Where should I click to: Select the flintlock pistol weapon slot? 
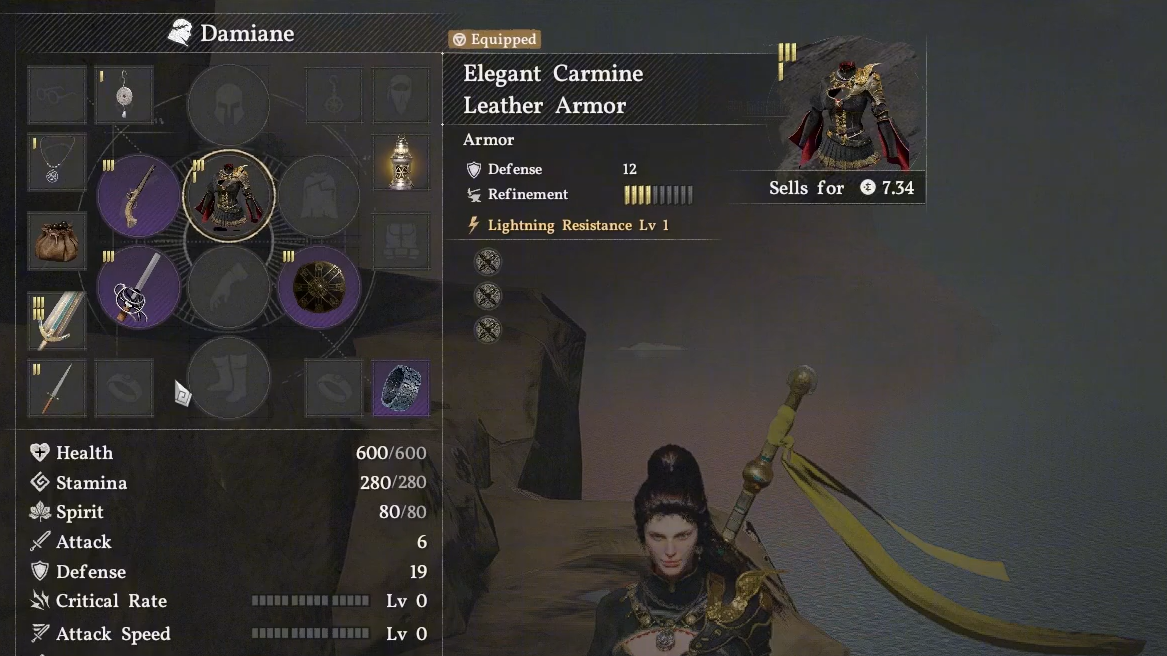[x=138, y=196]
